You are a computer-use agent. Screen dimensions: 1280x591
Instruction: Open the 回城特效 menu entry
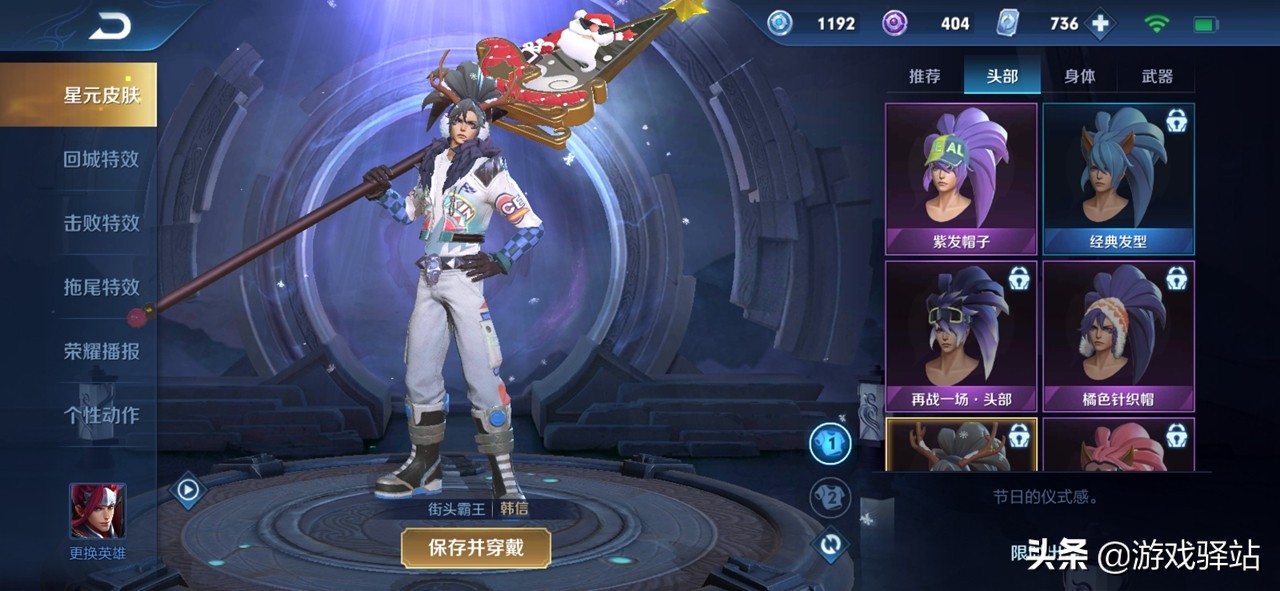[101, 159]
